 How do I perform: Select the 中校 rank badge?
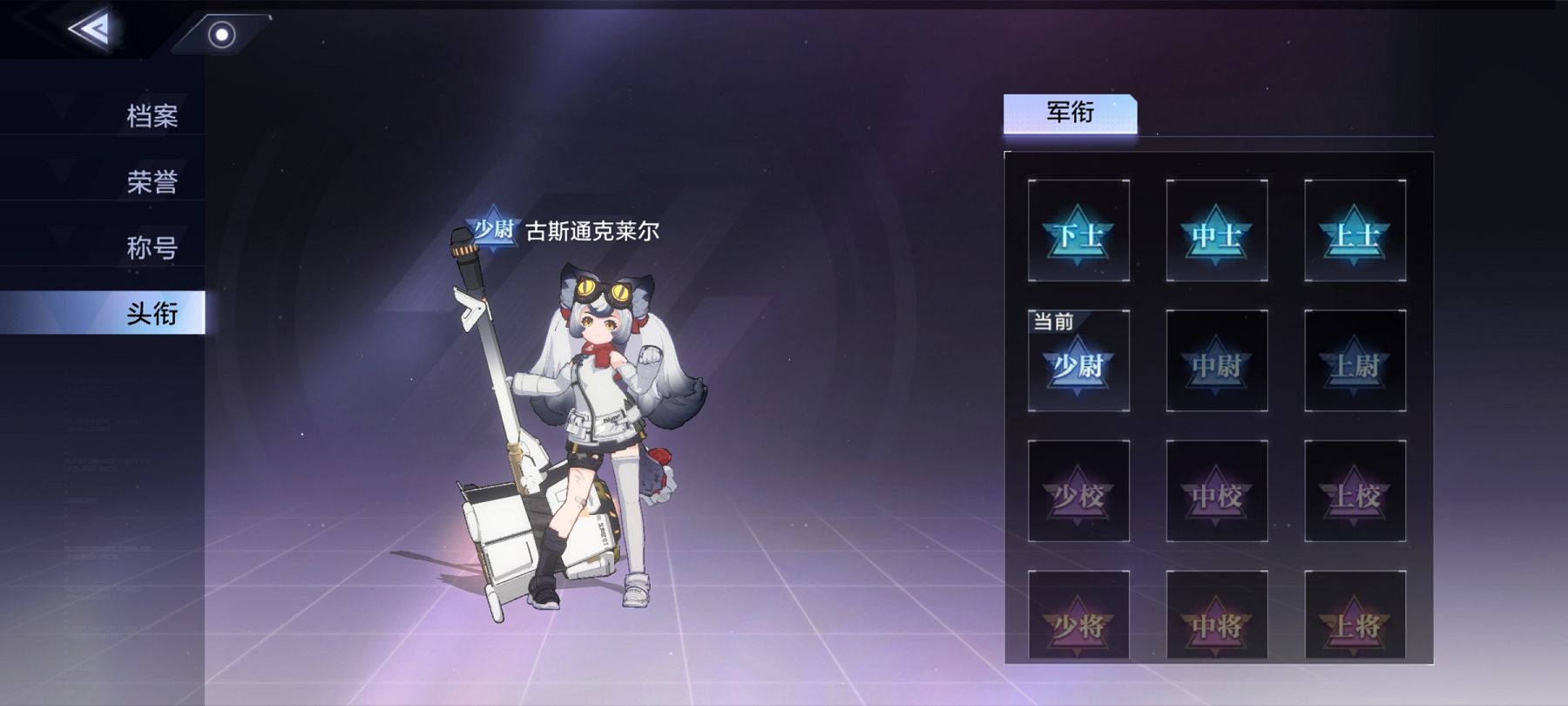tap(1216, 491)
